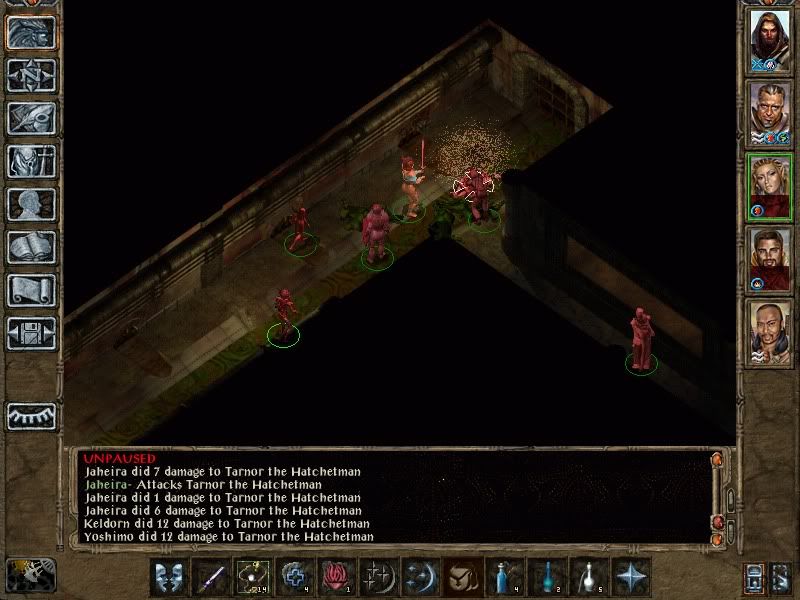This screenshot has width=800, height=600.
Task: Show the character record with the bust icon
Action: (x=31, y=204)
